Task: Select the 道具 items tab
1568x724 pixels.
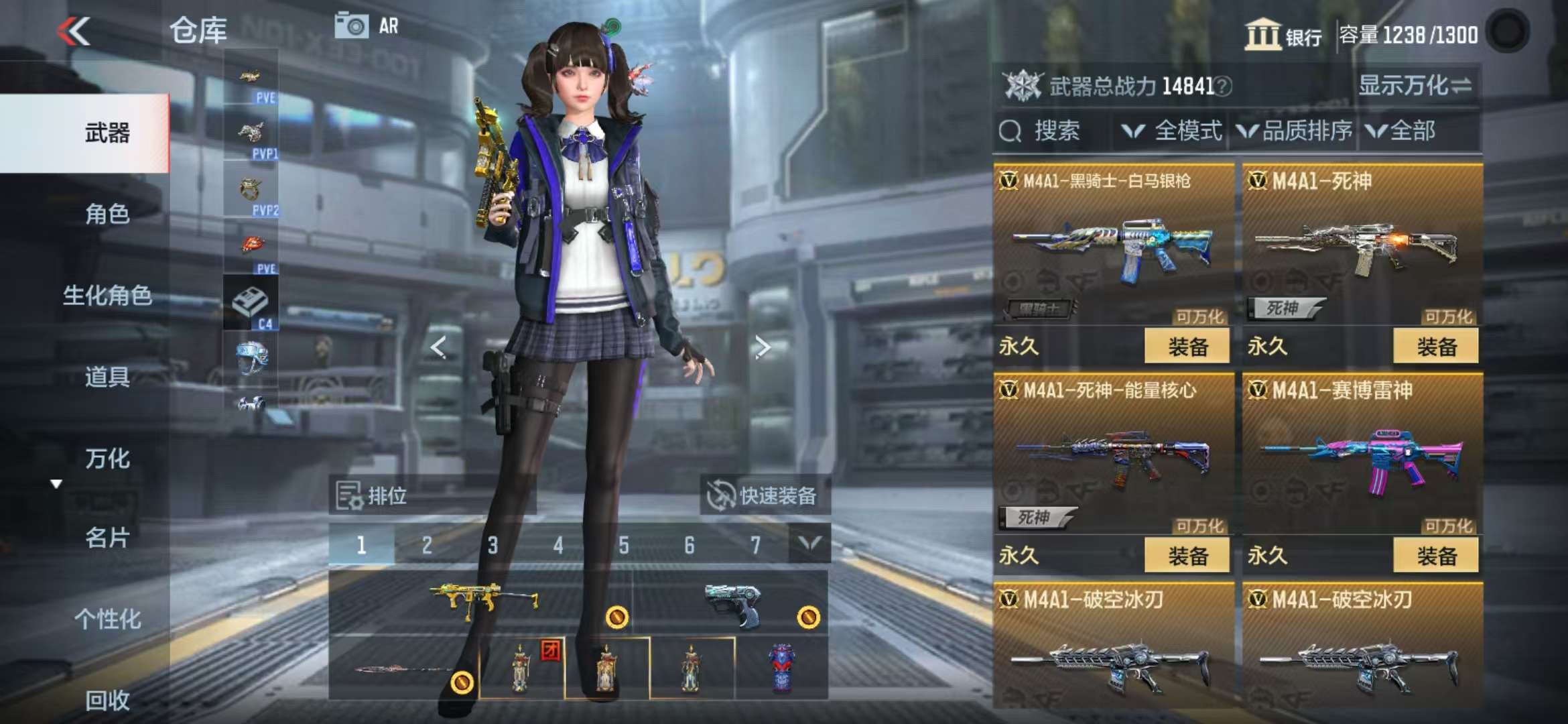Action: point(107,377)
